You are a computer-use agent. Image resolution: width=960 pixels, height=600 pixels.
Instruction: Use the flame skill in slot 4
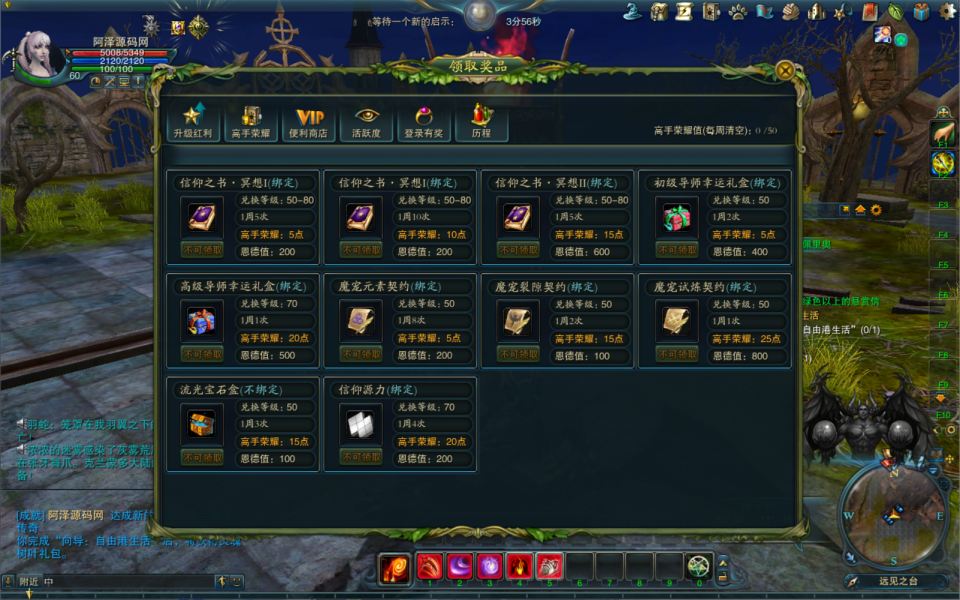[x=520, y=566]
